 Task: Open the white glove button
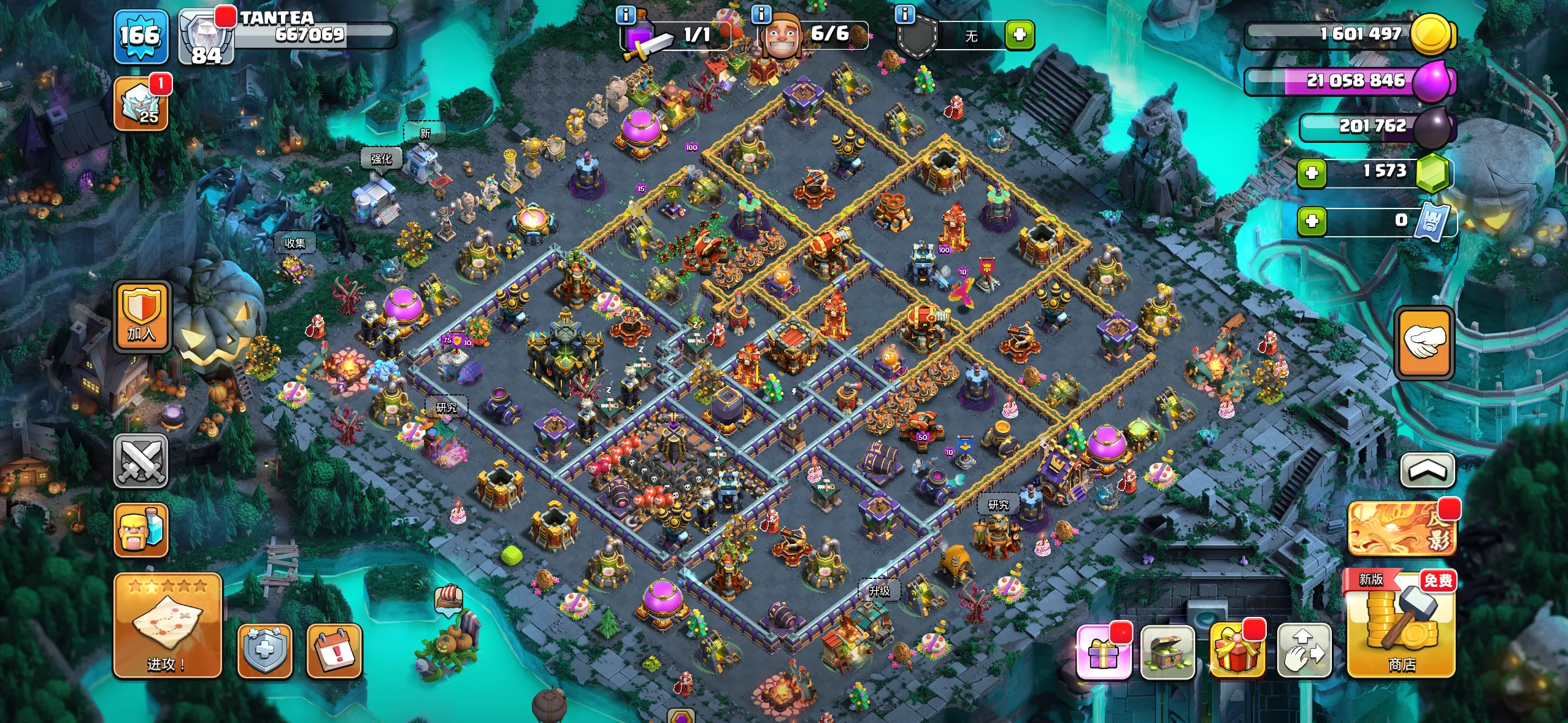pyautogui.click(x=1424, y=342)
